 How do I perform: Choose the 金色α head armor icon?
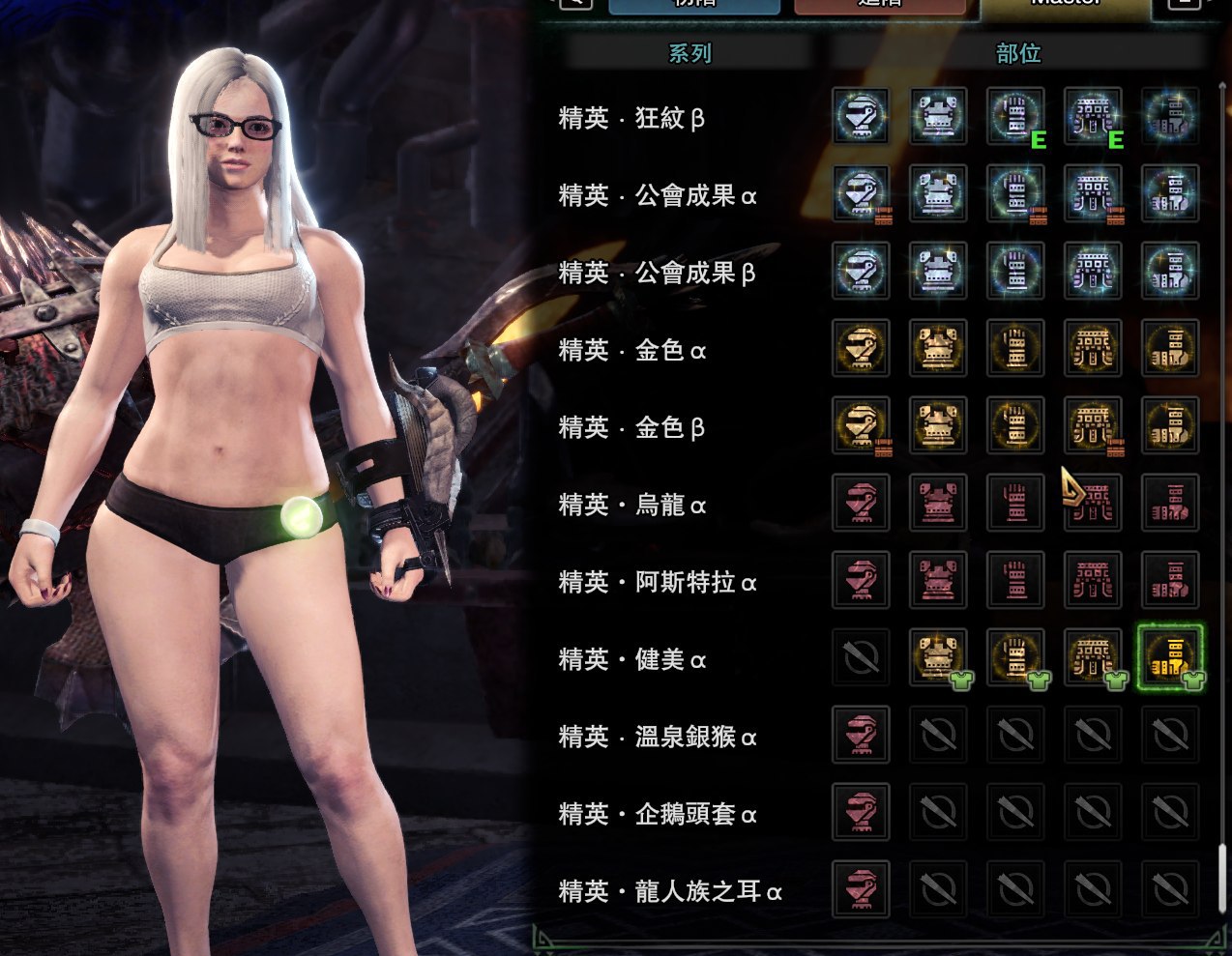861,348
